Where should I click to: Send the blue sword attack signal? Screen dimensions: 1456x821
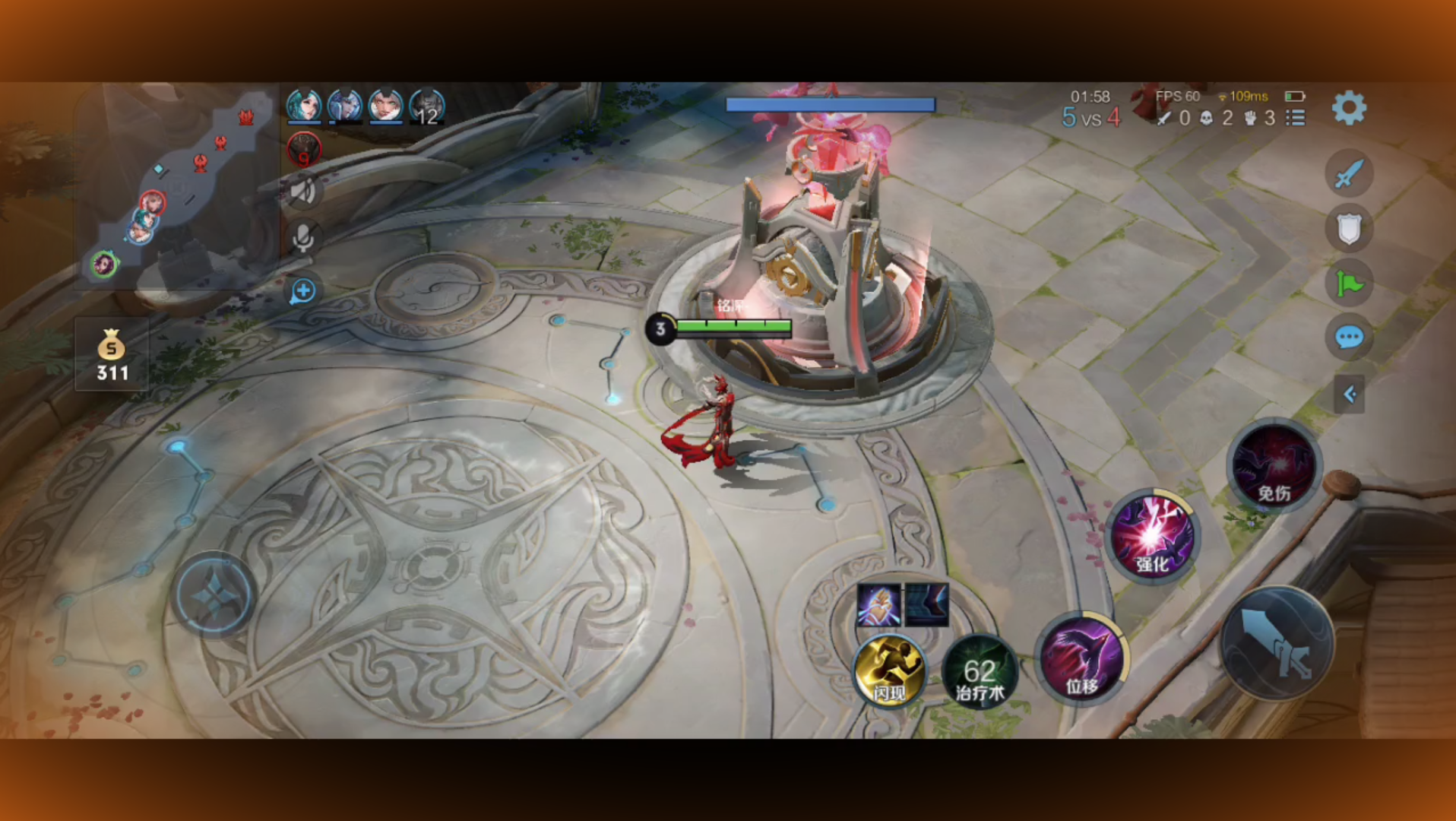pyautogui.click(x=1349, y=173)
